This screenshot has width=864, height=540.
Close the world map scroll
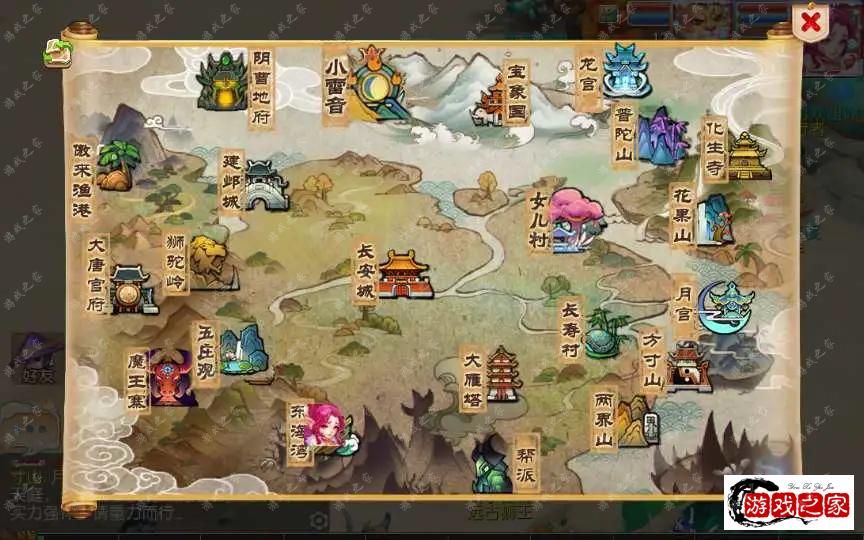tap(811, 21)
